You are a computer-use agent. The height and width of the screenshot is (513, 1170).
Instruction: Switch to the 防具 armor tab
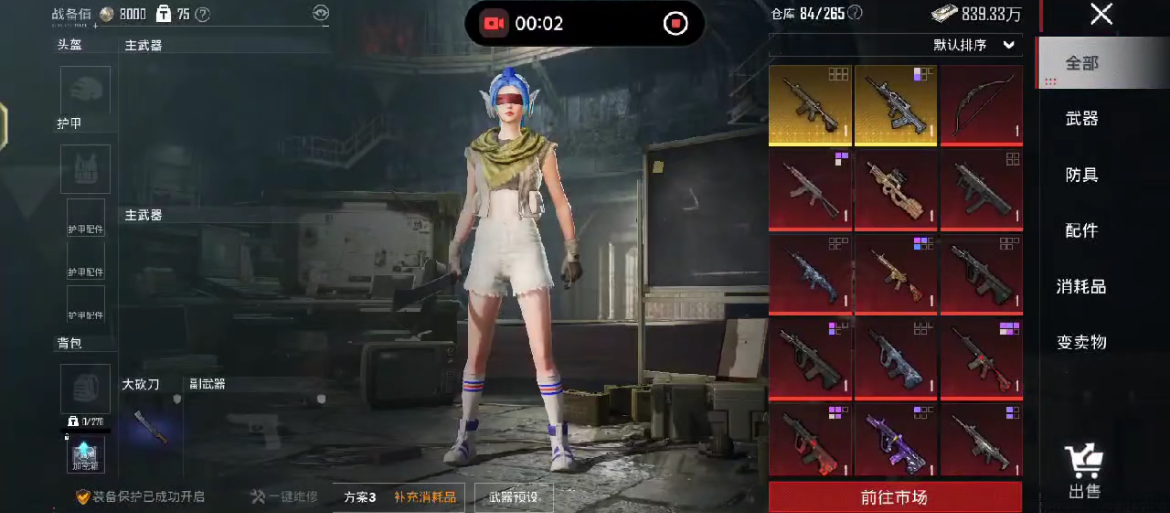[x=1081, y=174]
